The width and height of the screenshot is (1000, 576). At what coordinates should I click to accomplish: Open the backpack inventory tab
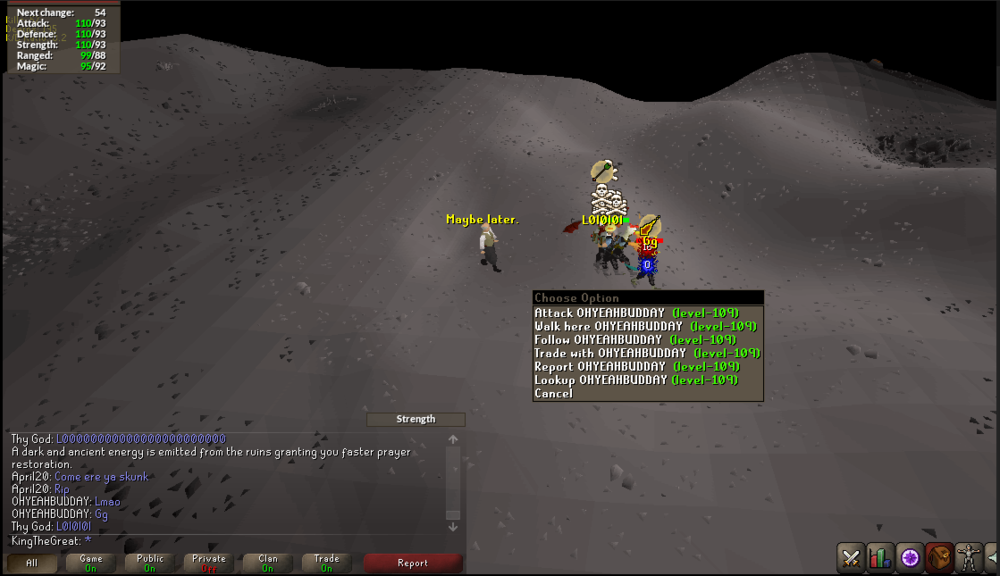939,557
